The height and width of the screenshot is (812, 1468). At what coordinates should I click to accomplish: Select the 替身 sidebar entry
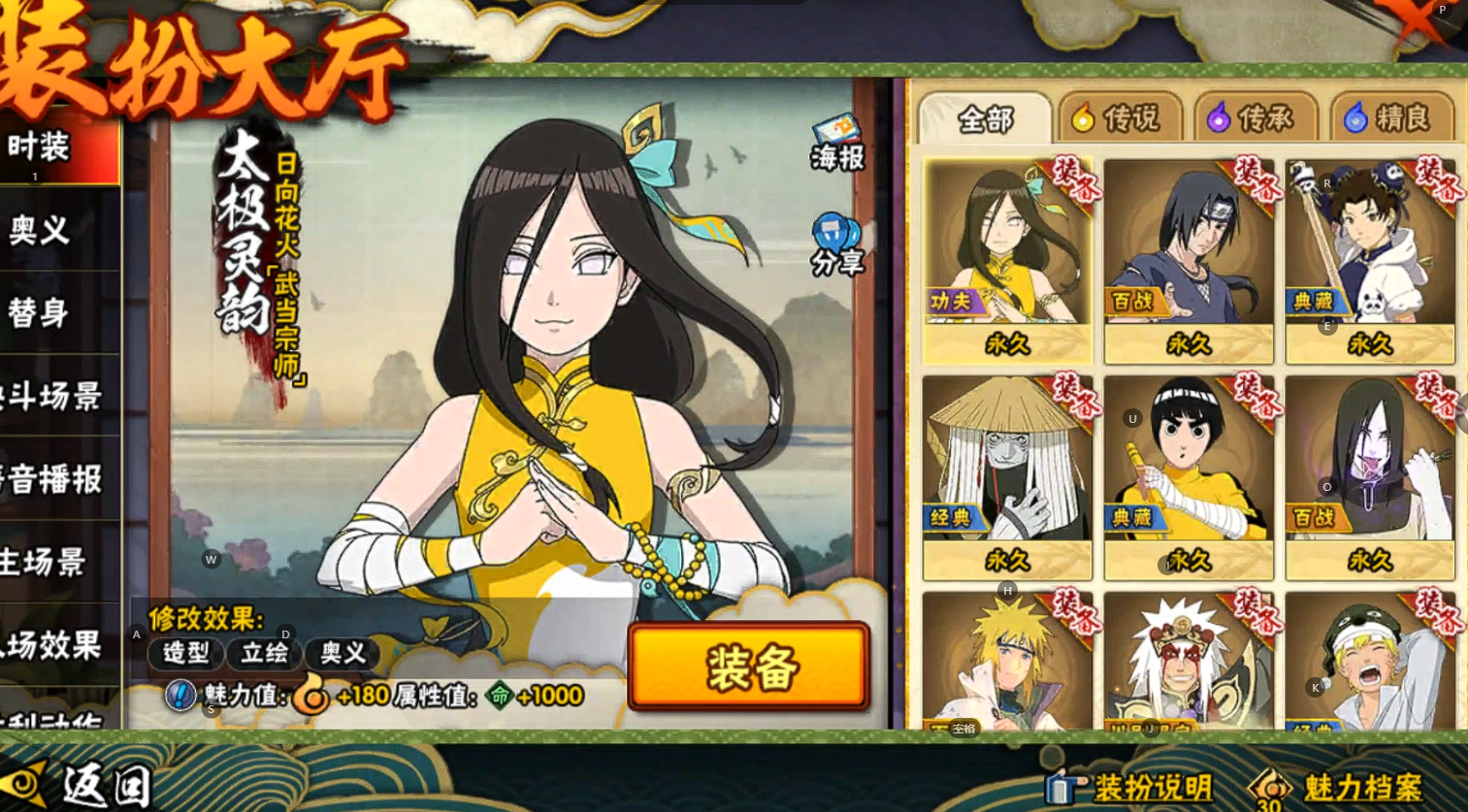coord(44,312)
